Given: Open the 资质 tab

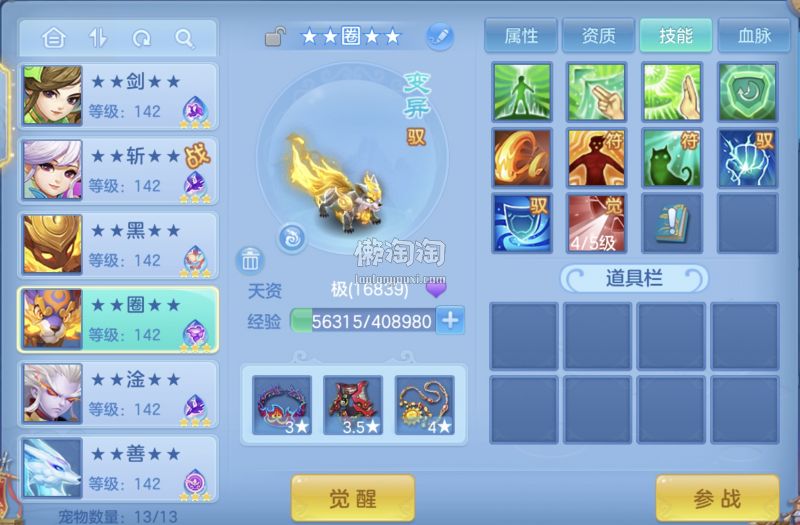Looking at the screenshot, I should point(598,36).
